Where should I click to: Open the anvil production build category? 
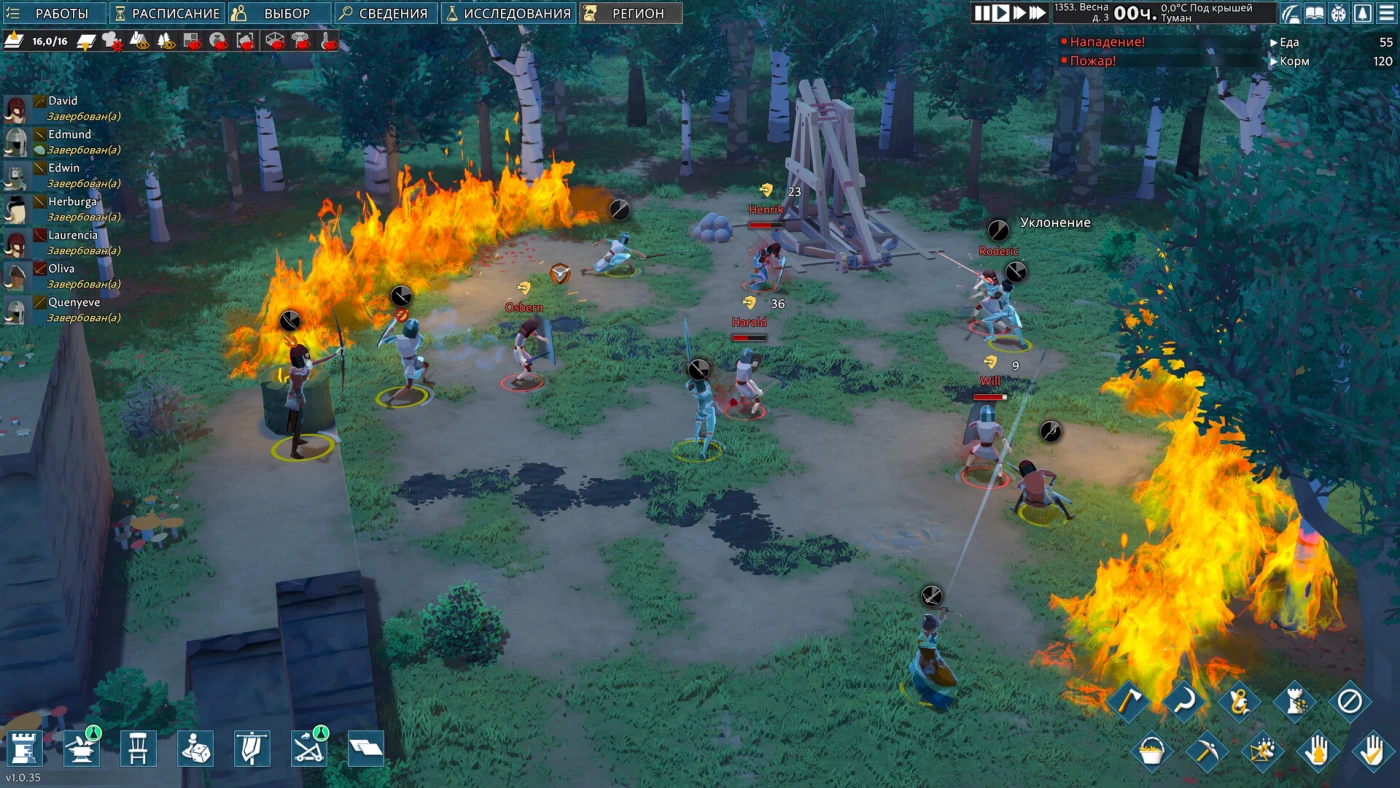[x=82, y=748]
